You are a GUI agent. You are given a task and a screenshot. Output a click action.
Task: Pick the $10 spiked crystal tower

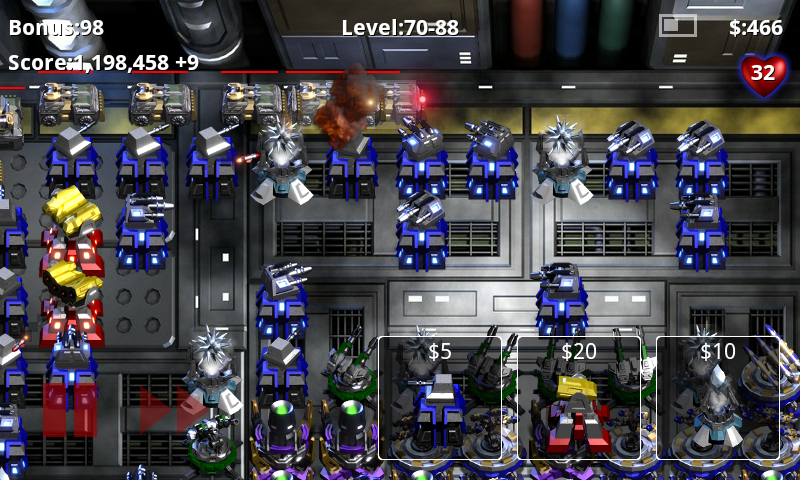(x=717, y=398)
